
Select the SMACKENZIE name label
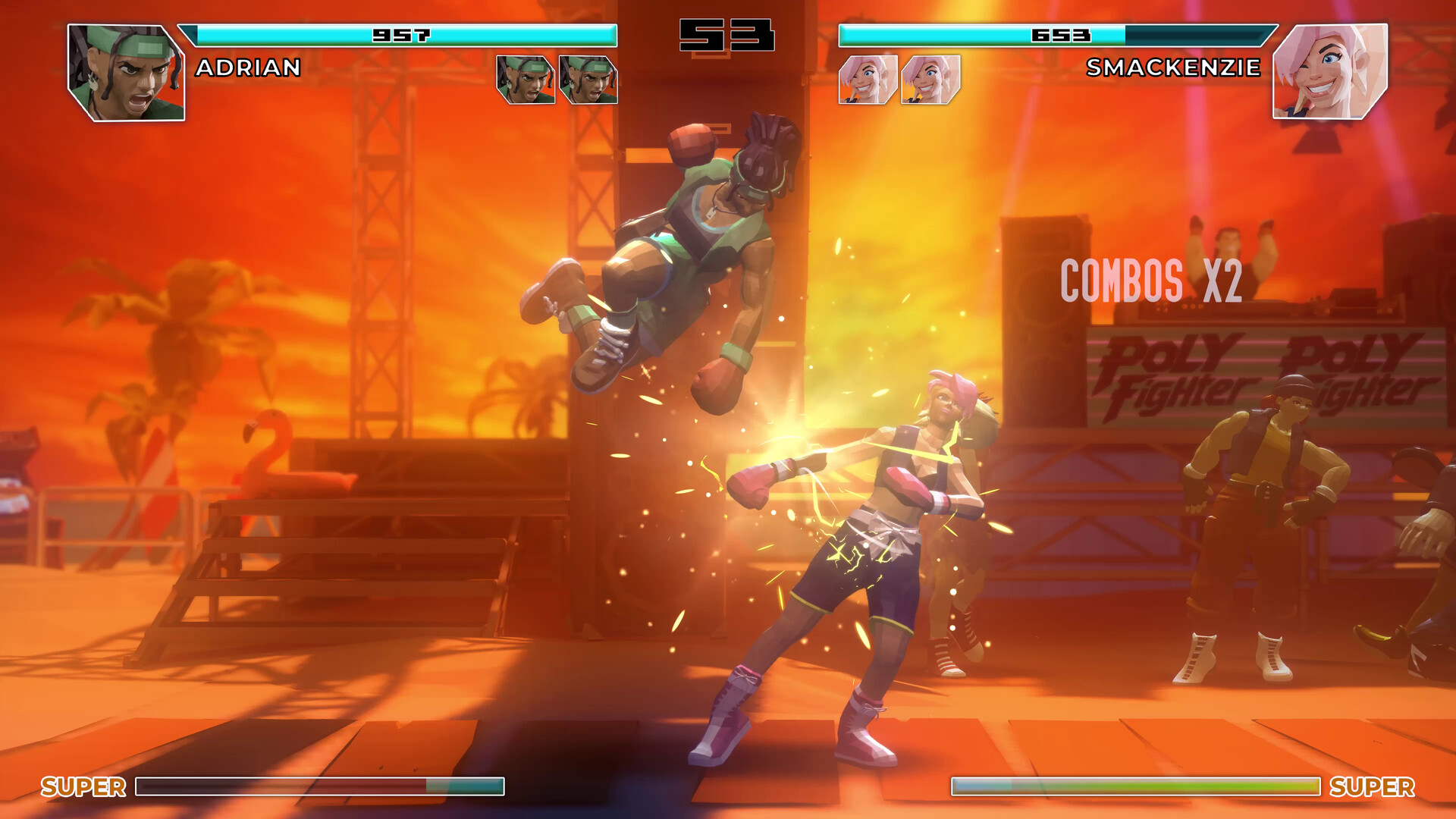1174,68
